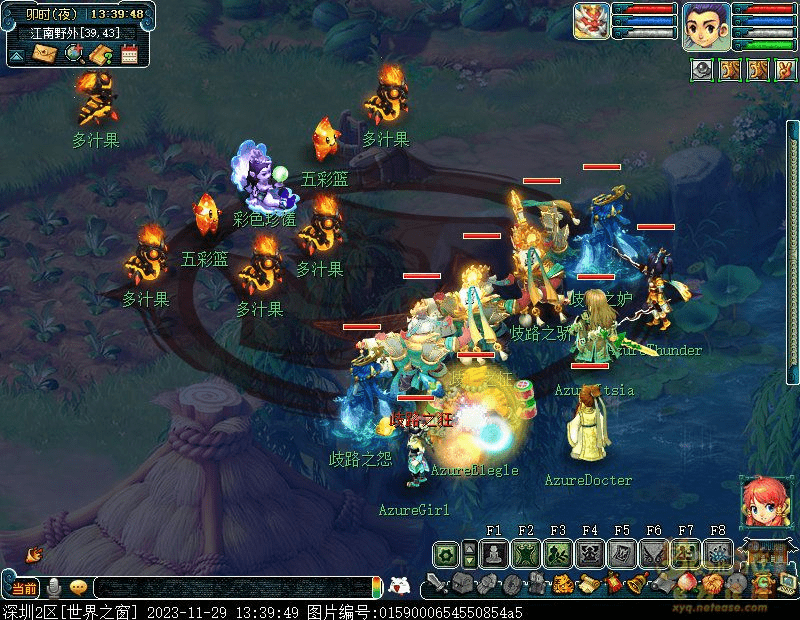Activate the F1 hotkey skill slot
This screenshot has width=800, height=620.
pyautogui.click(x=492, y=553)
